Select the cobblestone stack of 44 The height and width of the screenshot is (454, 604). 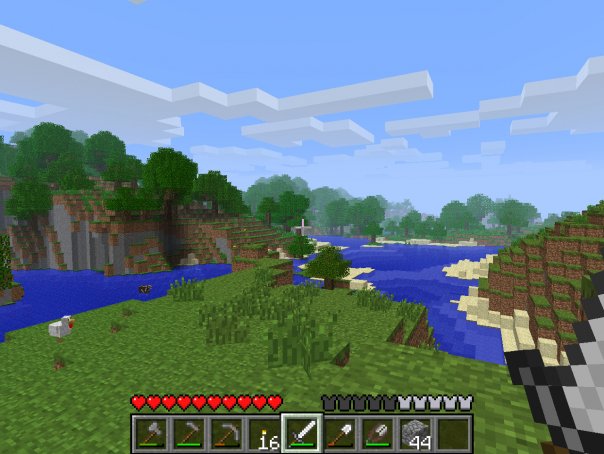pos(414,433)
